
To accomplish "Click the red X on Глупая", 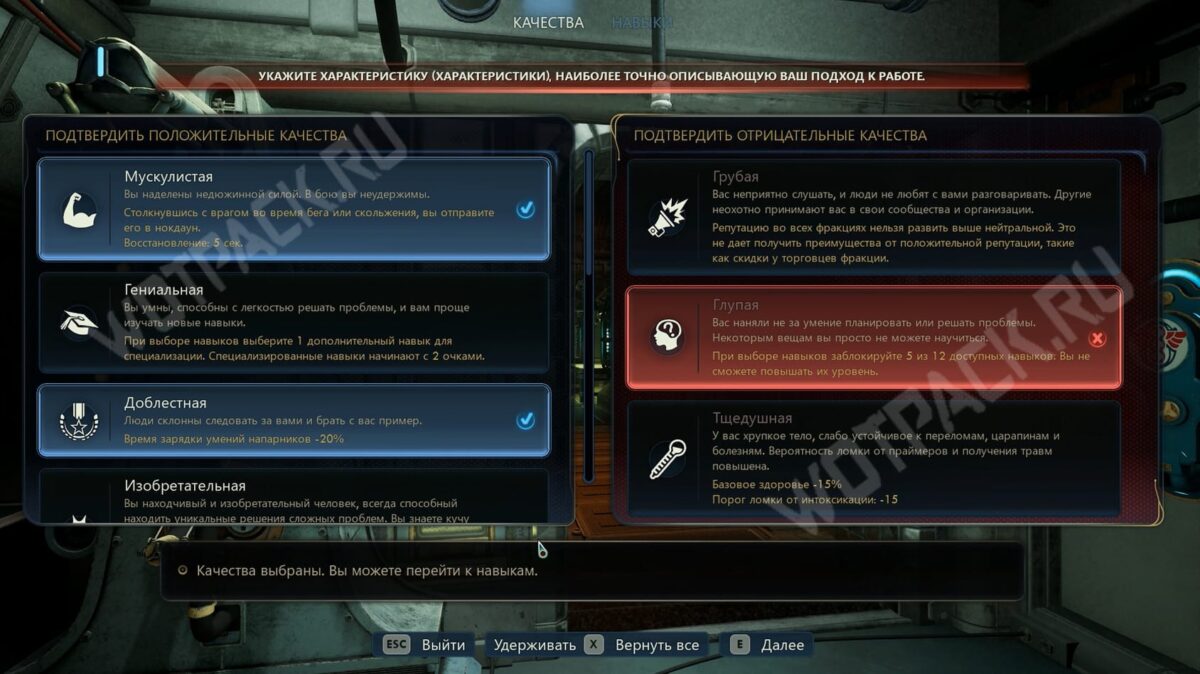I will pyautogui.click(x=1097, y=338).
